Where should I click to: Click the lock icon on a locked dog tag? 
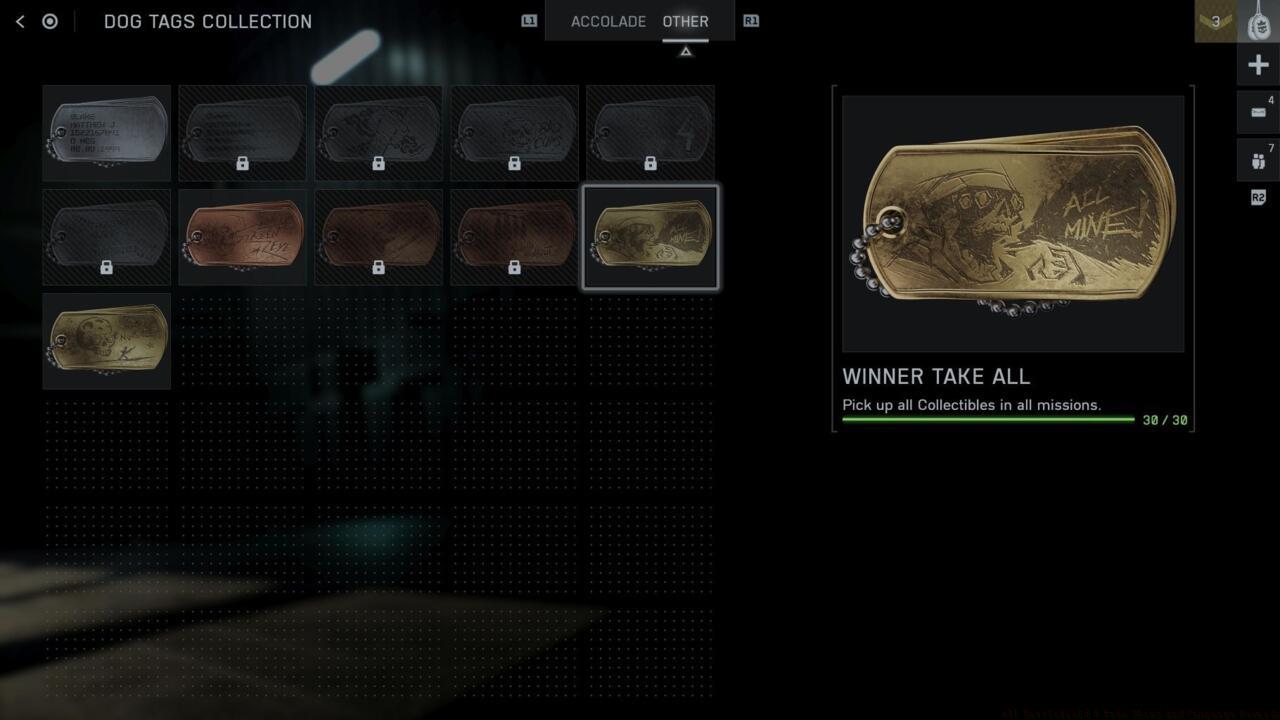242,163
